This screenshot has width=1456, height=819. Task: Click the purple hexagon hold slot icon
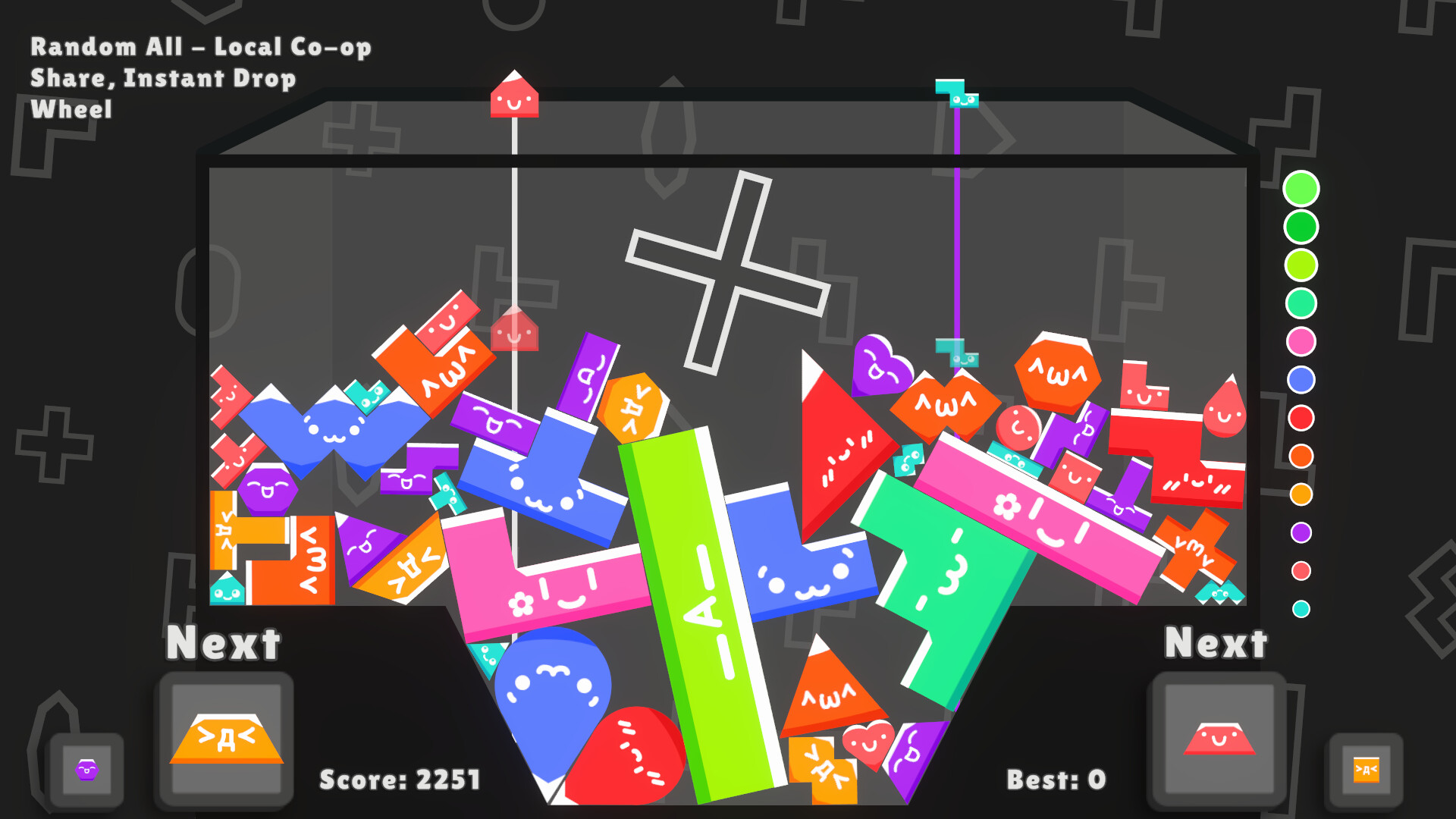point(86,768)
